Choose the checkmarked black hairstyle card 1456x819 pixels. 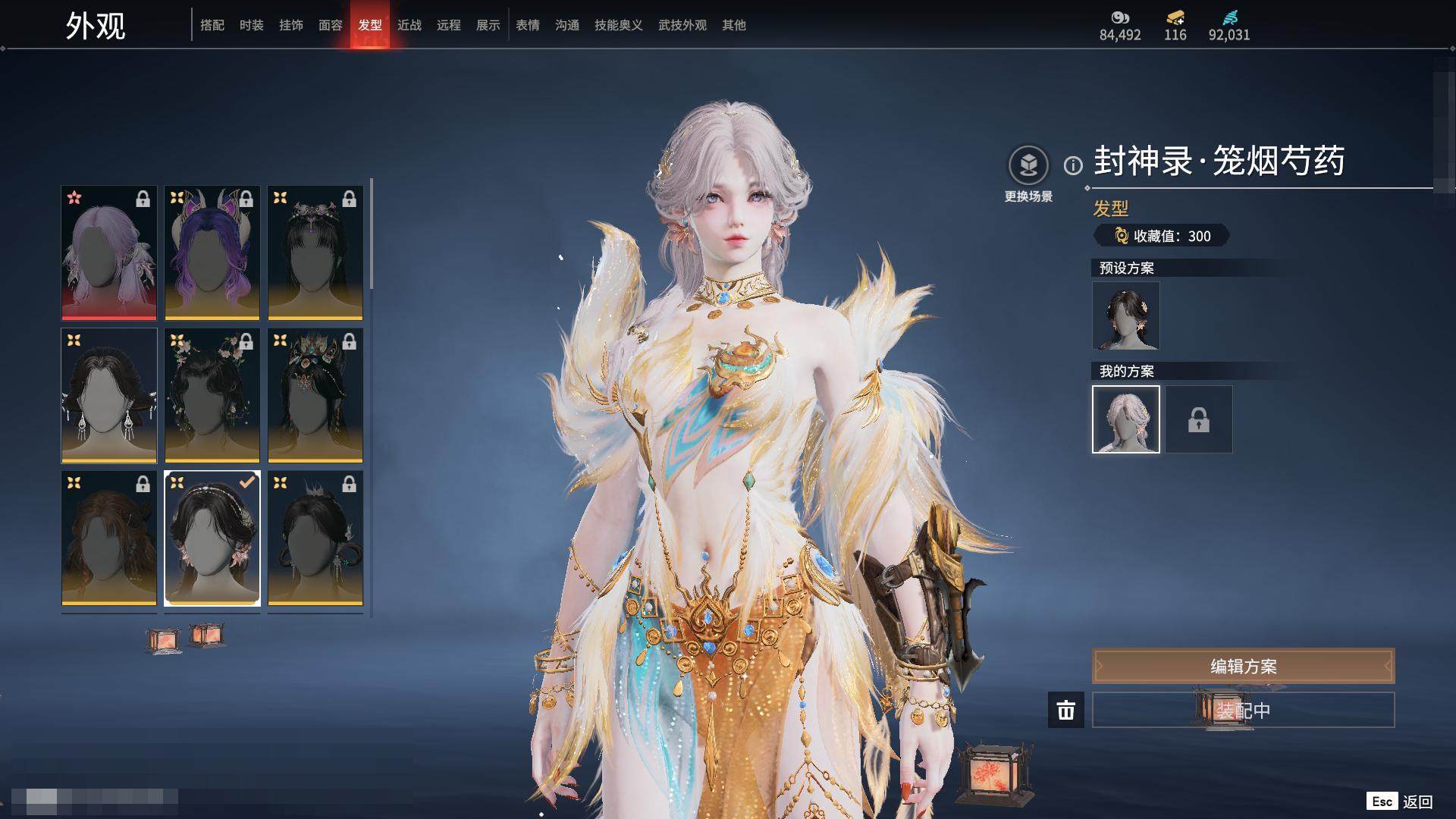(x=212, y=538)
